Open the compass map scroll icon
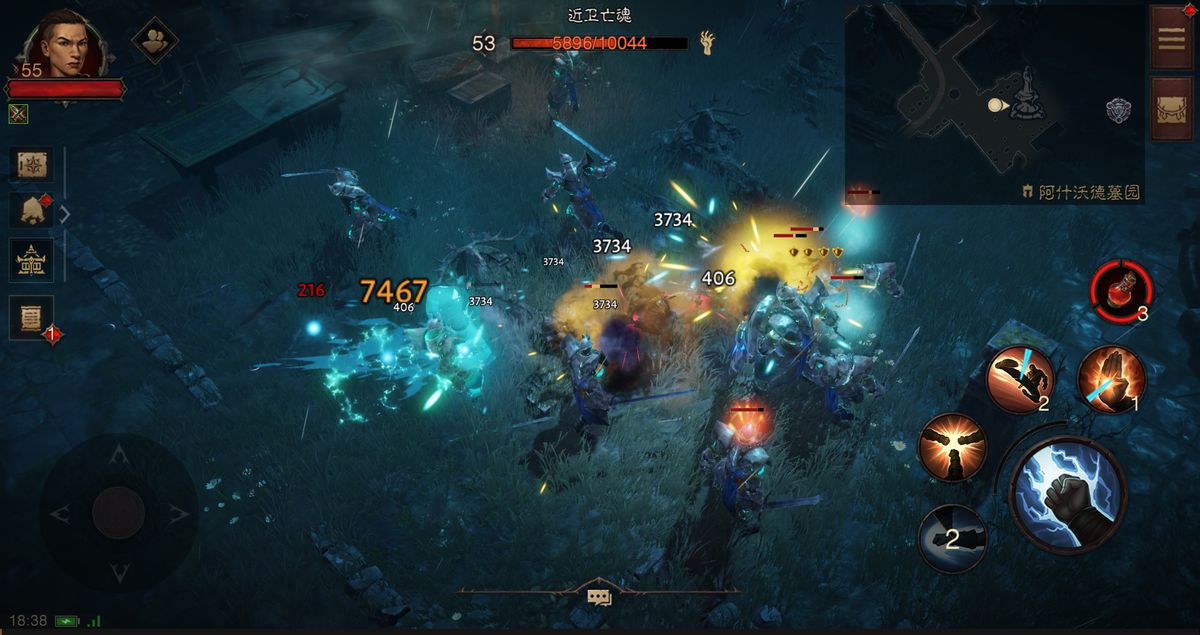1200x635 pixels. (31, 165)
